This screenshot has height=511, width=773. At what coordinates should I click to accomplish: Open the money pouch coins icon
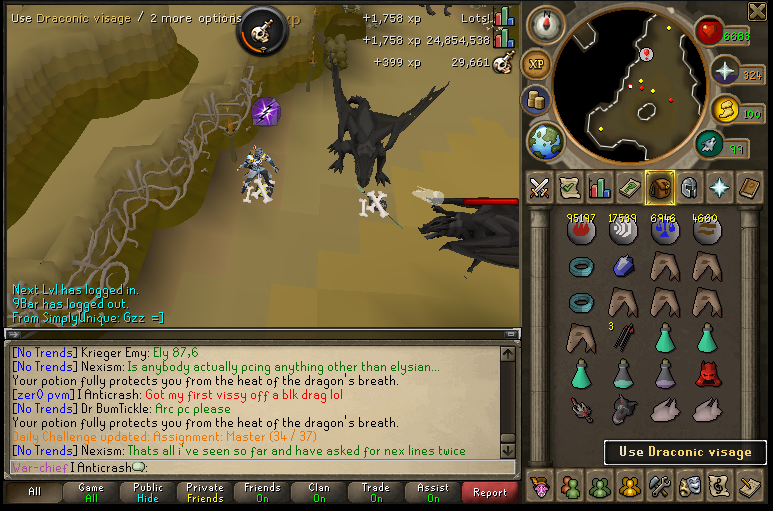click(x=537, y=100)
